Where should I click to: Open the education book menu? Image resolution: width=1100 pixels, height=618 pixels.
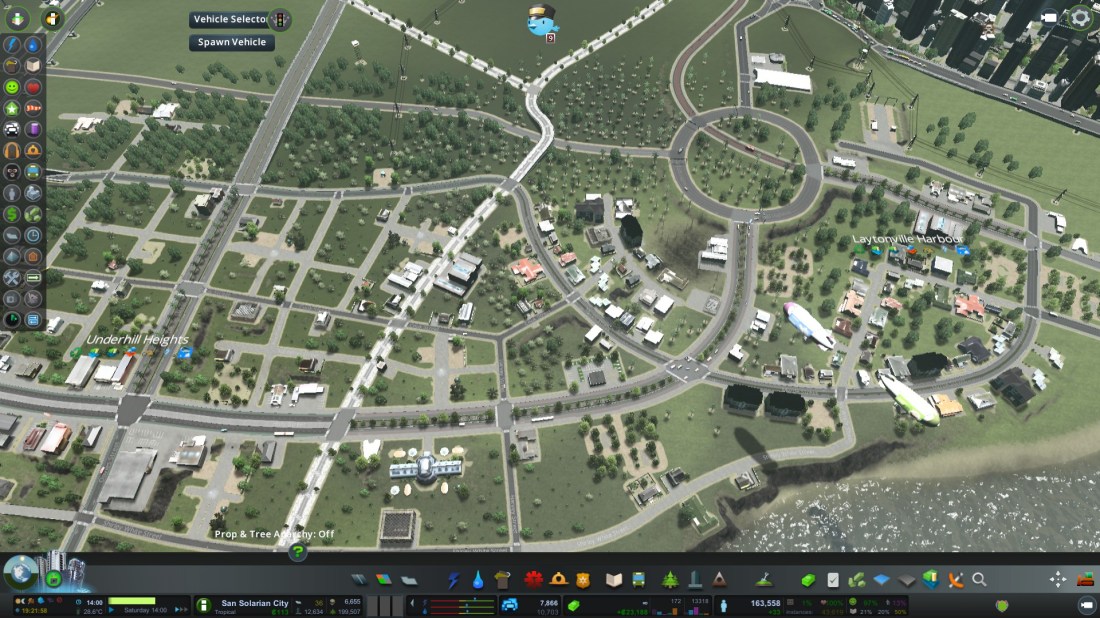point(613,580)
